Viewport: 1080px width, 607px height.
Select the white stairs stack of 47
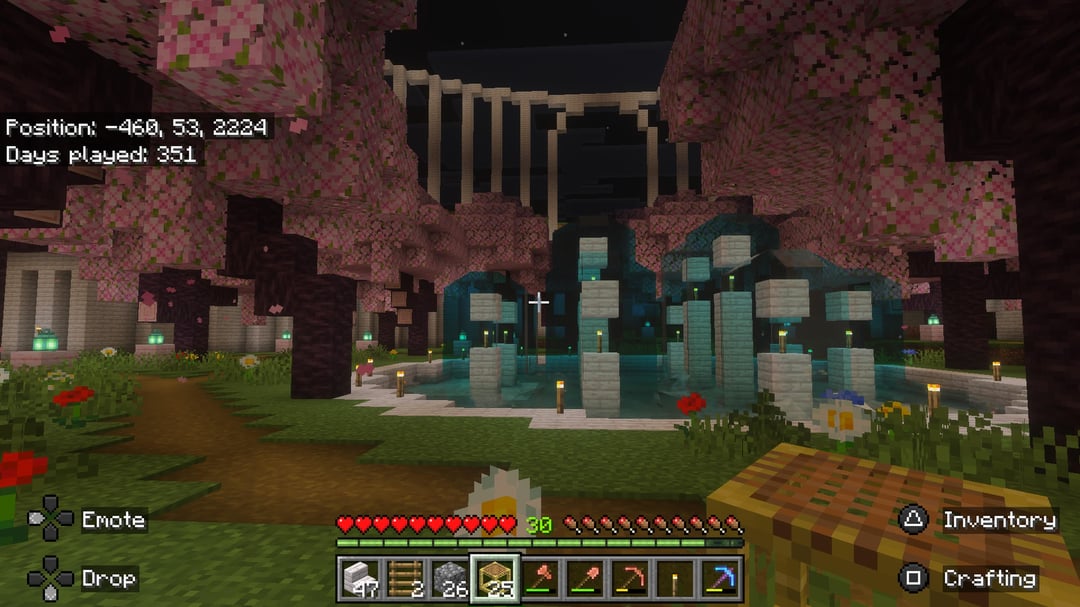click(x=358, y=578)
